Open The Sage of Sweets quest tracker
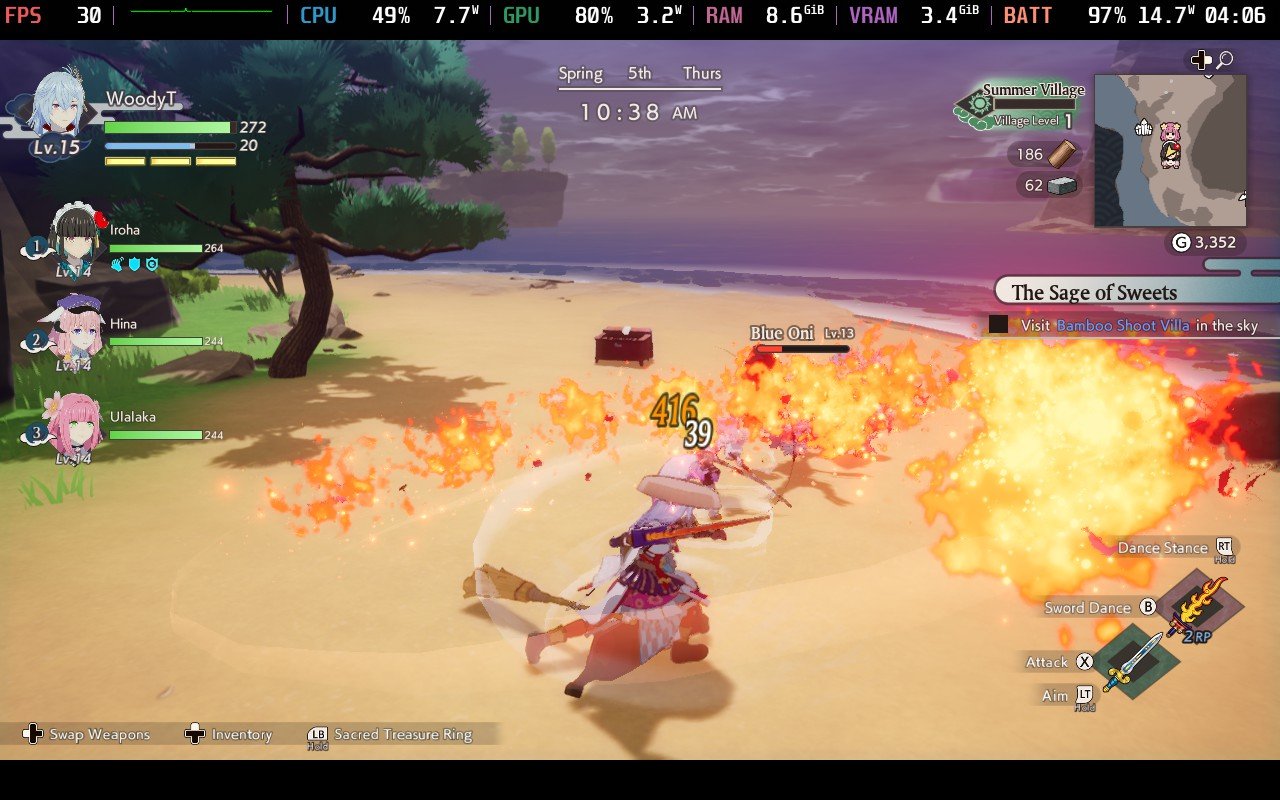This screenshot has width=1280, height=800. tap(1094, 292)
